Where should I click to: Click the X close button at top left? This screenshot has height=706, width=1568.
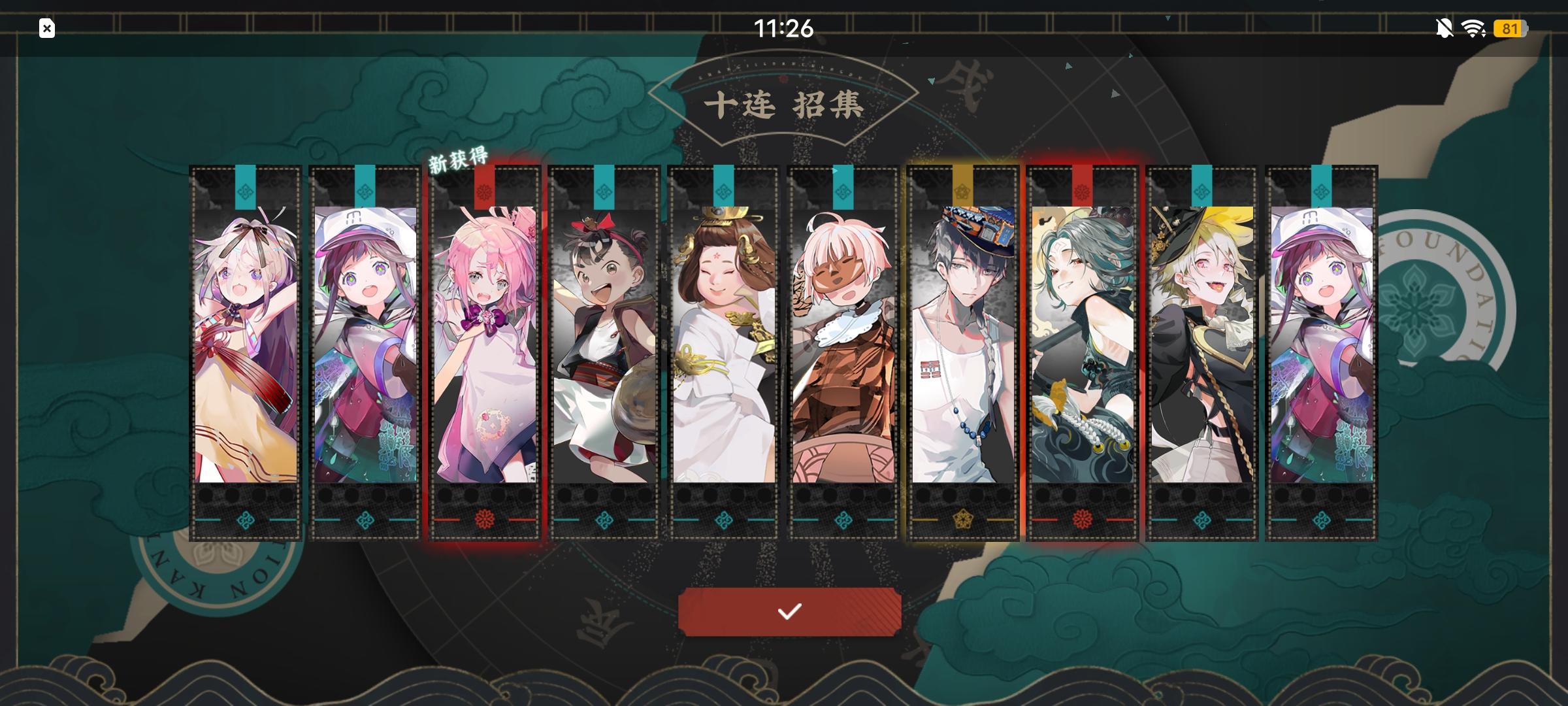pos(46,29)
